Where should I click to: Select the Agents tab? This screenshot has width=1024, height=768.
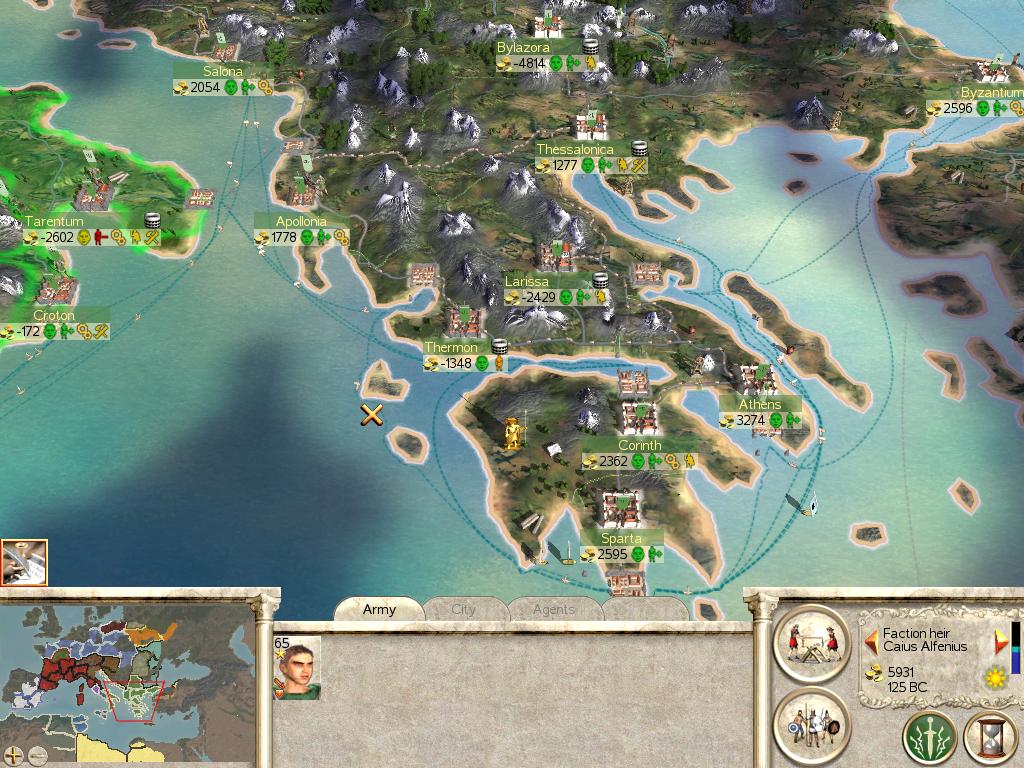tap(553, 609)
